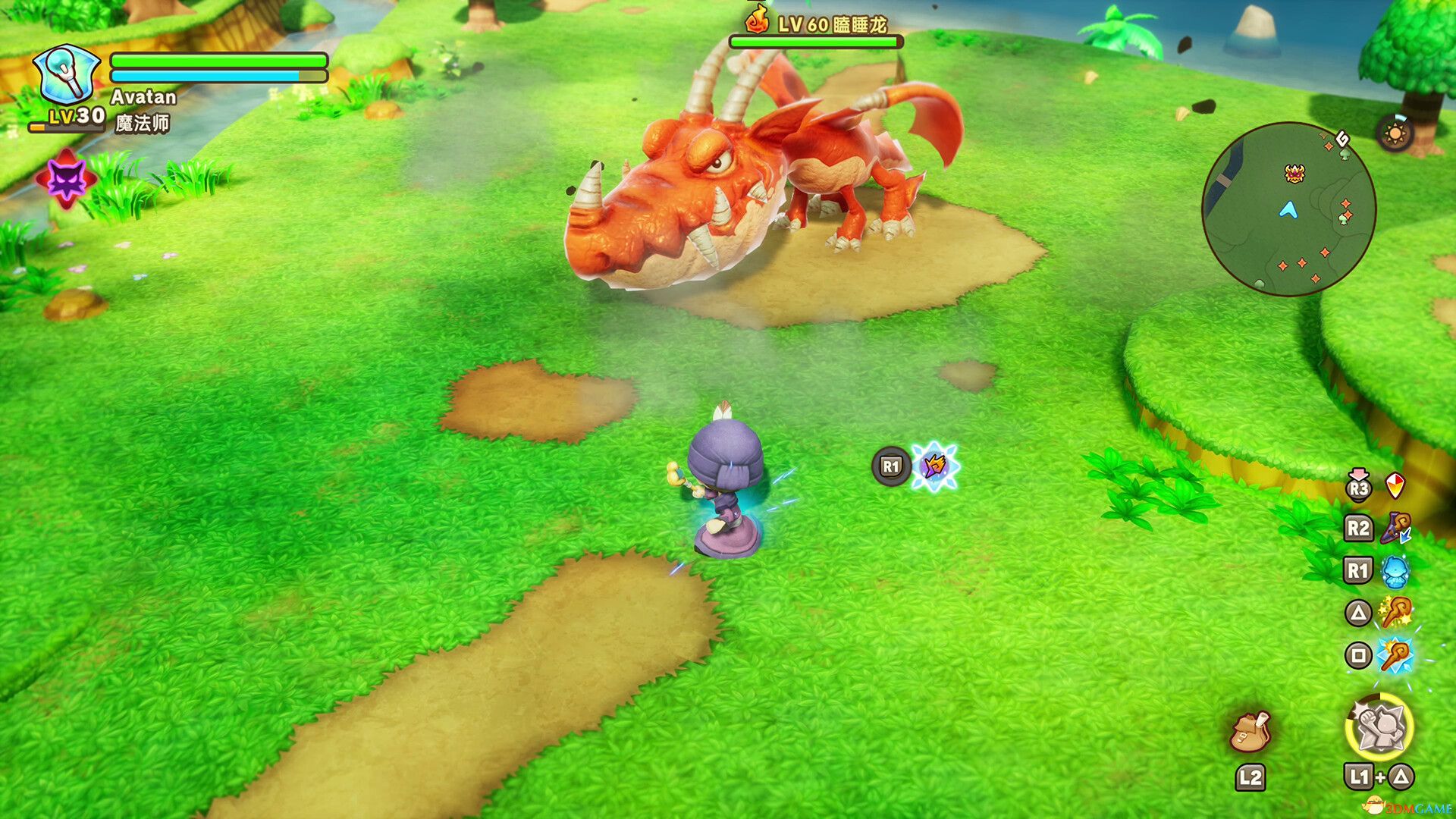Image resolution: width=1456 pixels, height=819 pixels.
Task: Click the player name Avatan
Action: tap(143, 97)
